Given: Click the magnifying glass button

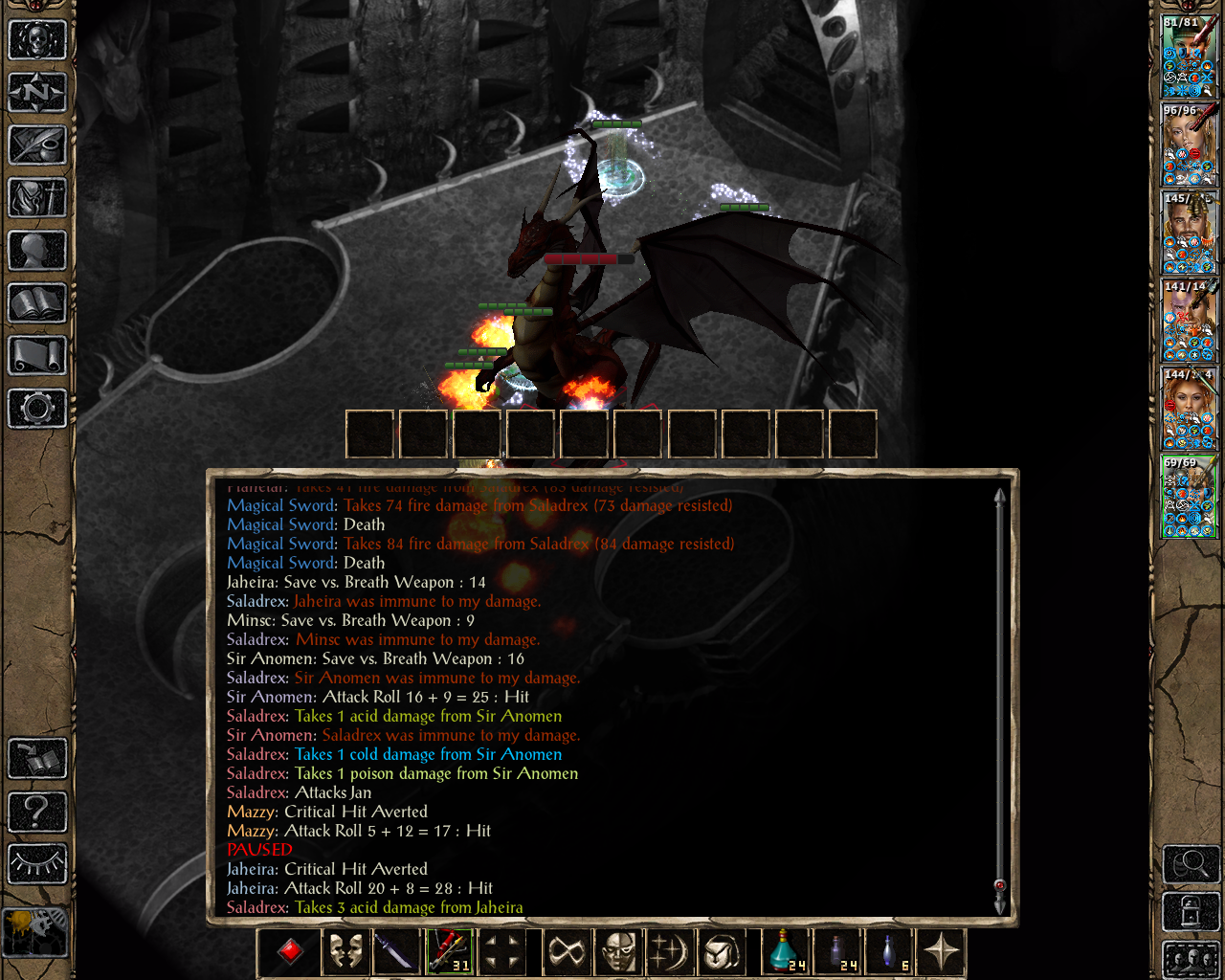Looking at the screenshot, I should (x=1191, y=865).
